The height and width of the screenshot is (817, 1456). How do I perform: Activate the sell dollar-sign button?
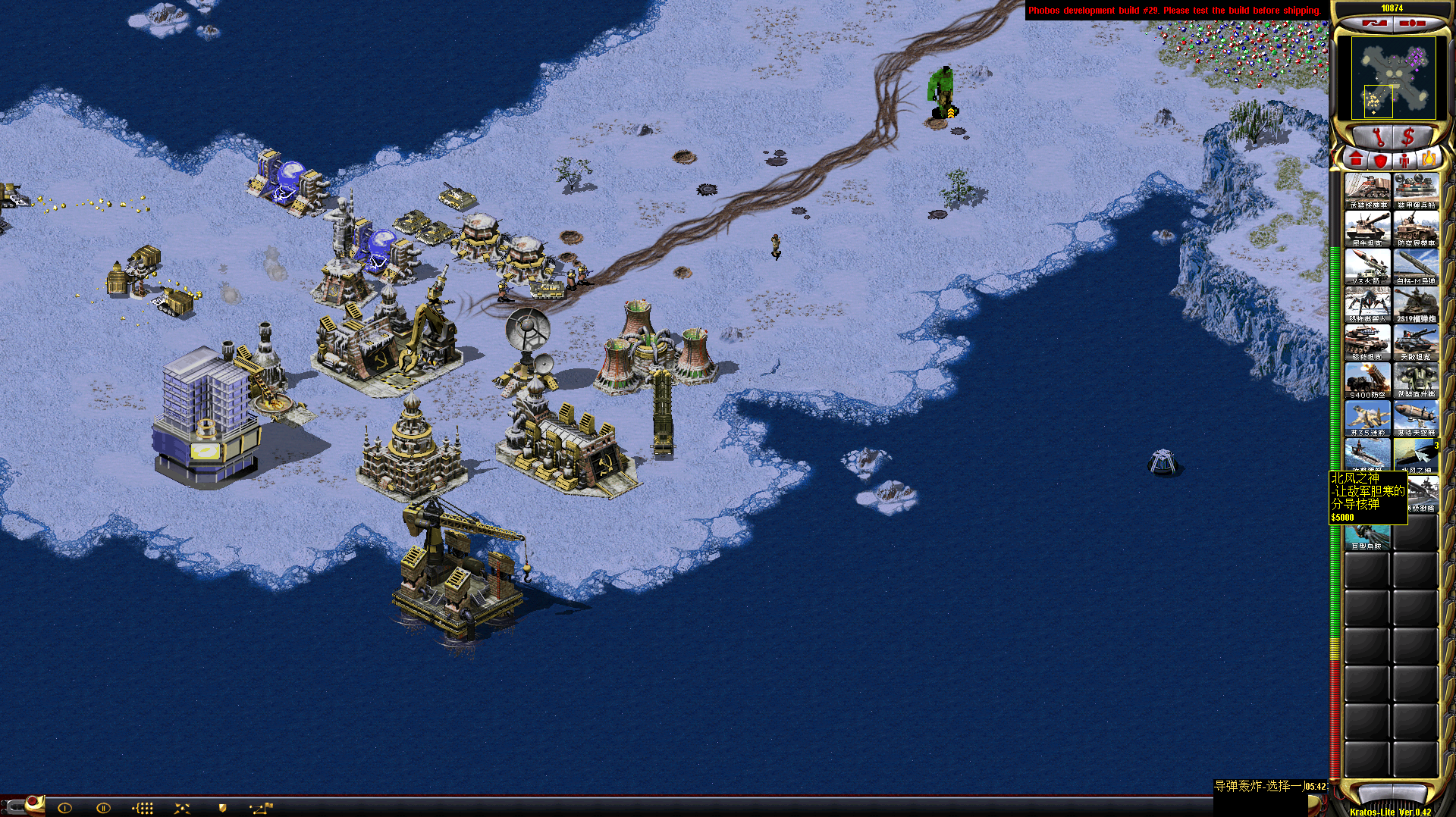tap(1408, 137)
